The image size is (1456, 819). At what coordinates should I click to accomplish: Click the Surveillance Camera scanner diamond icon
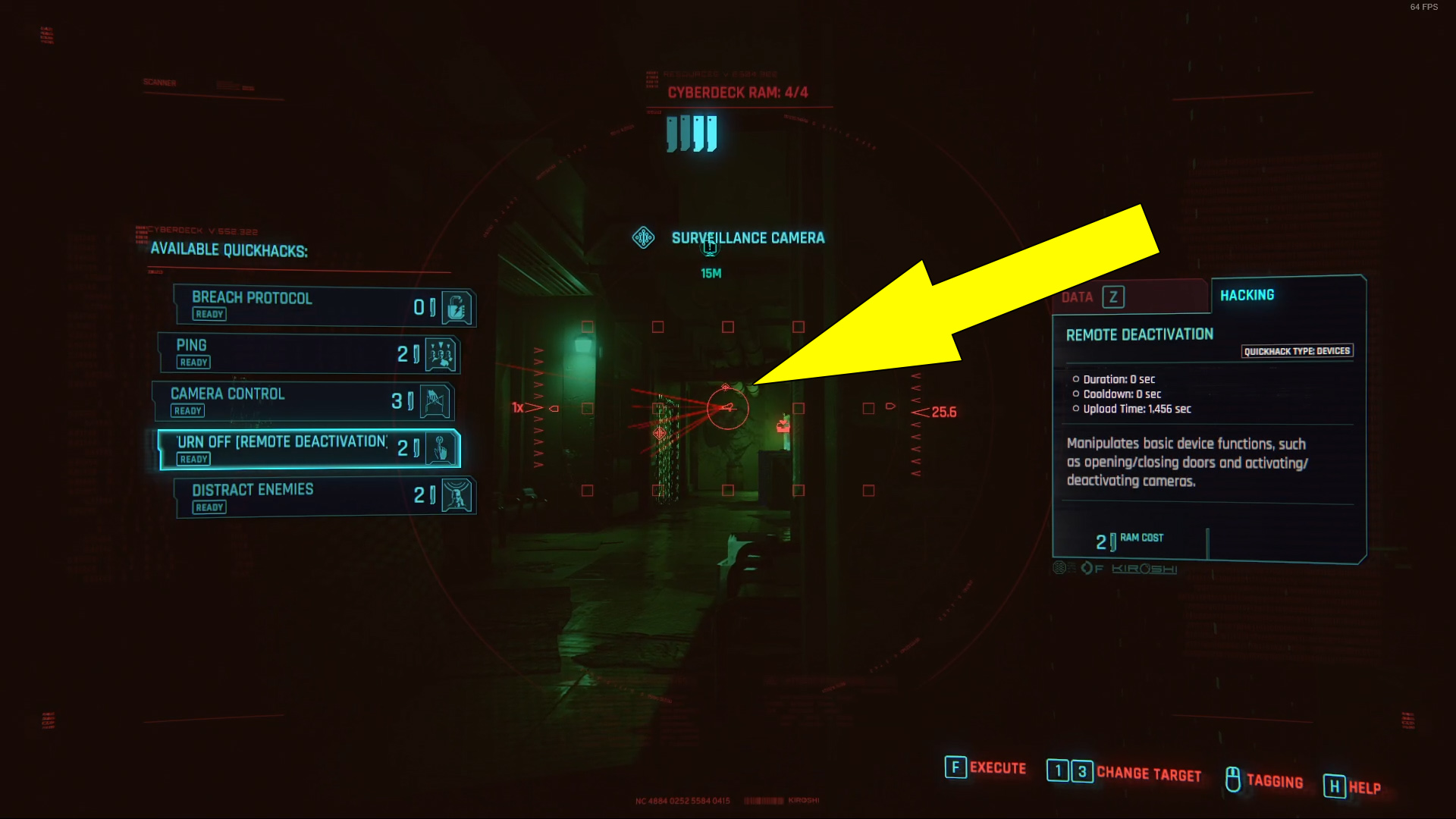click(644, 237)
